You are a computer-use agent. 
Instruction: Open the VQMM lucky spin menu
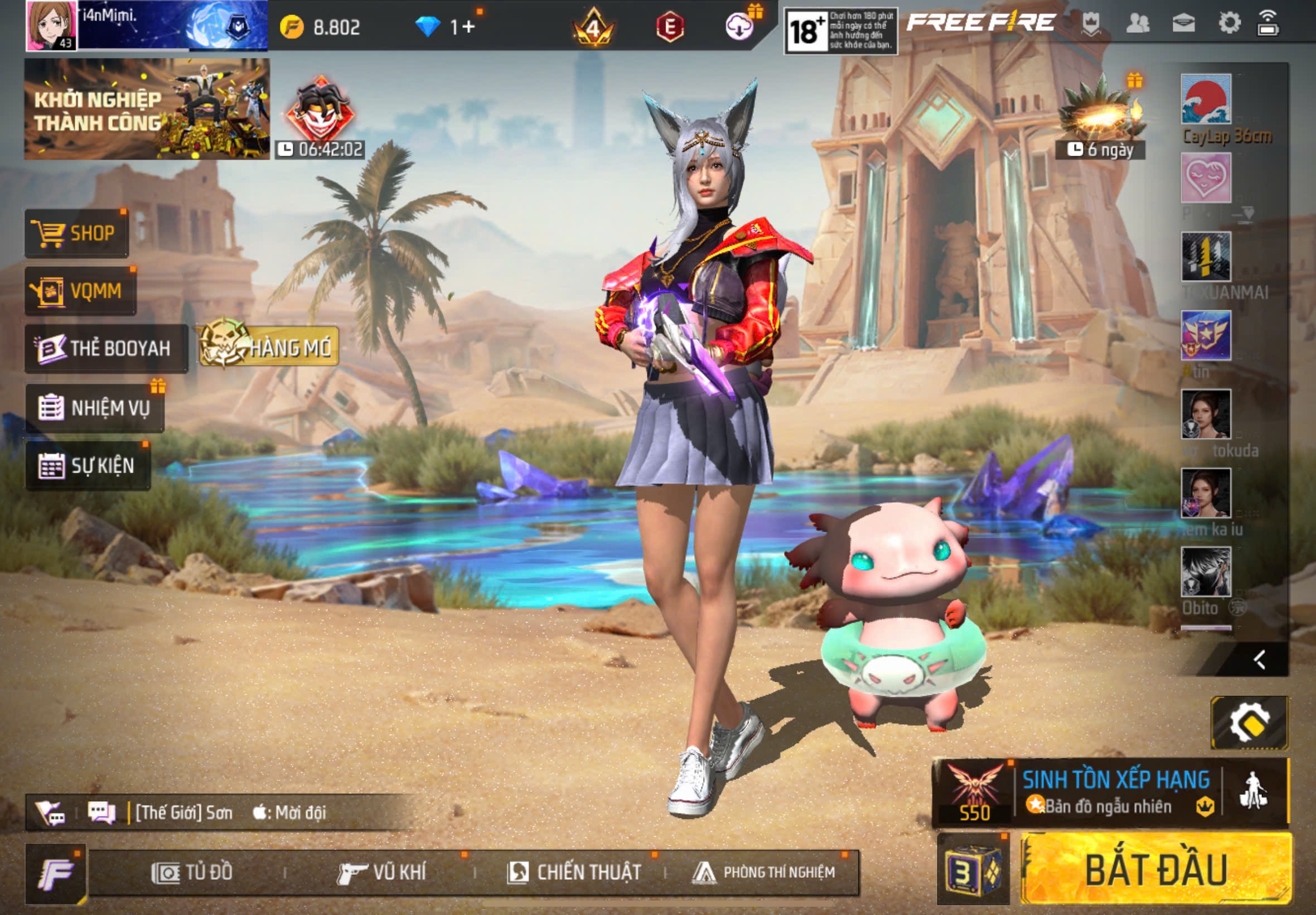(x=80, y=291)
